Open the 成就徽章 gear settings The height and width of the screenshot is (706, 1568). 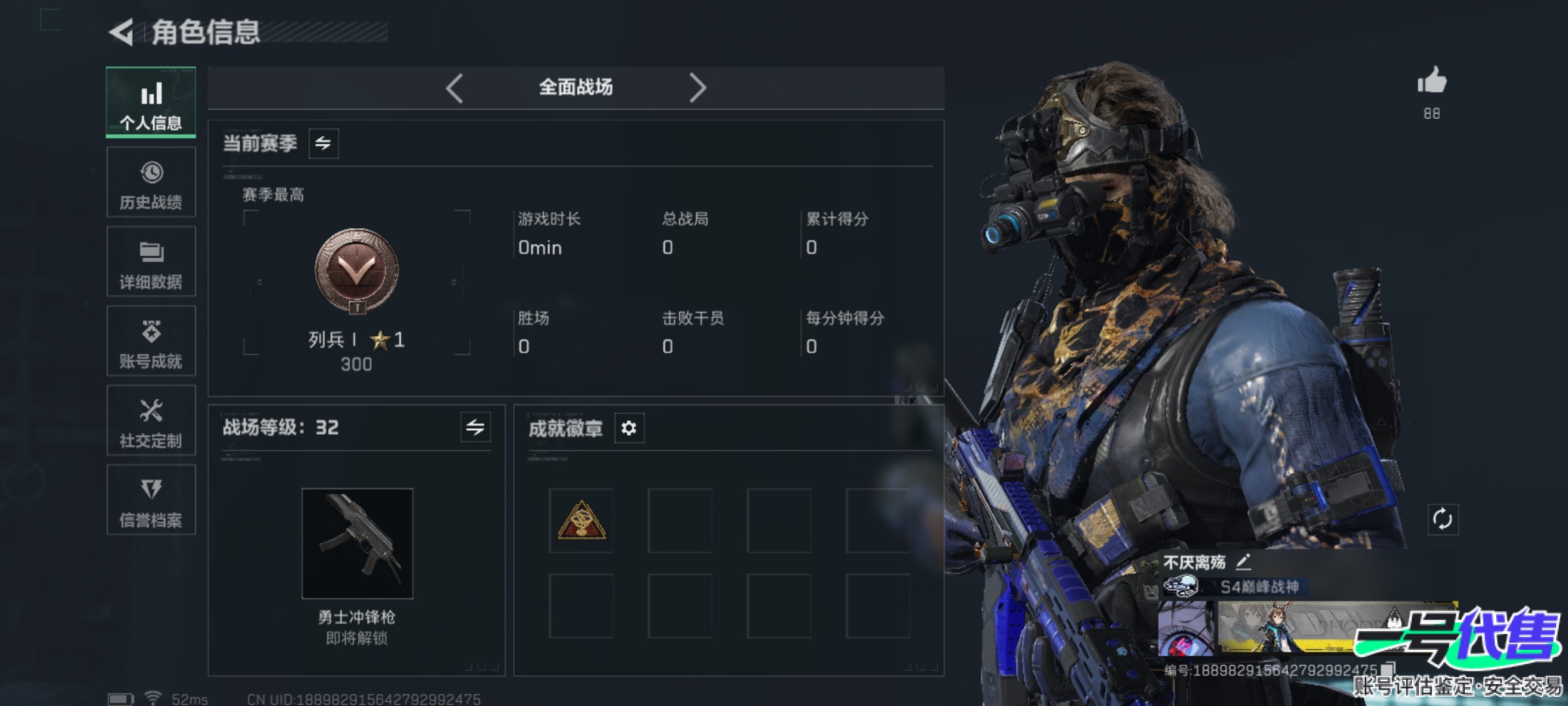click(629, 428)
